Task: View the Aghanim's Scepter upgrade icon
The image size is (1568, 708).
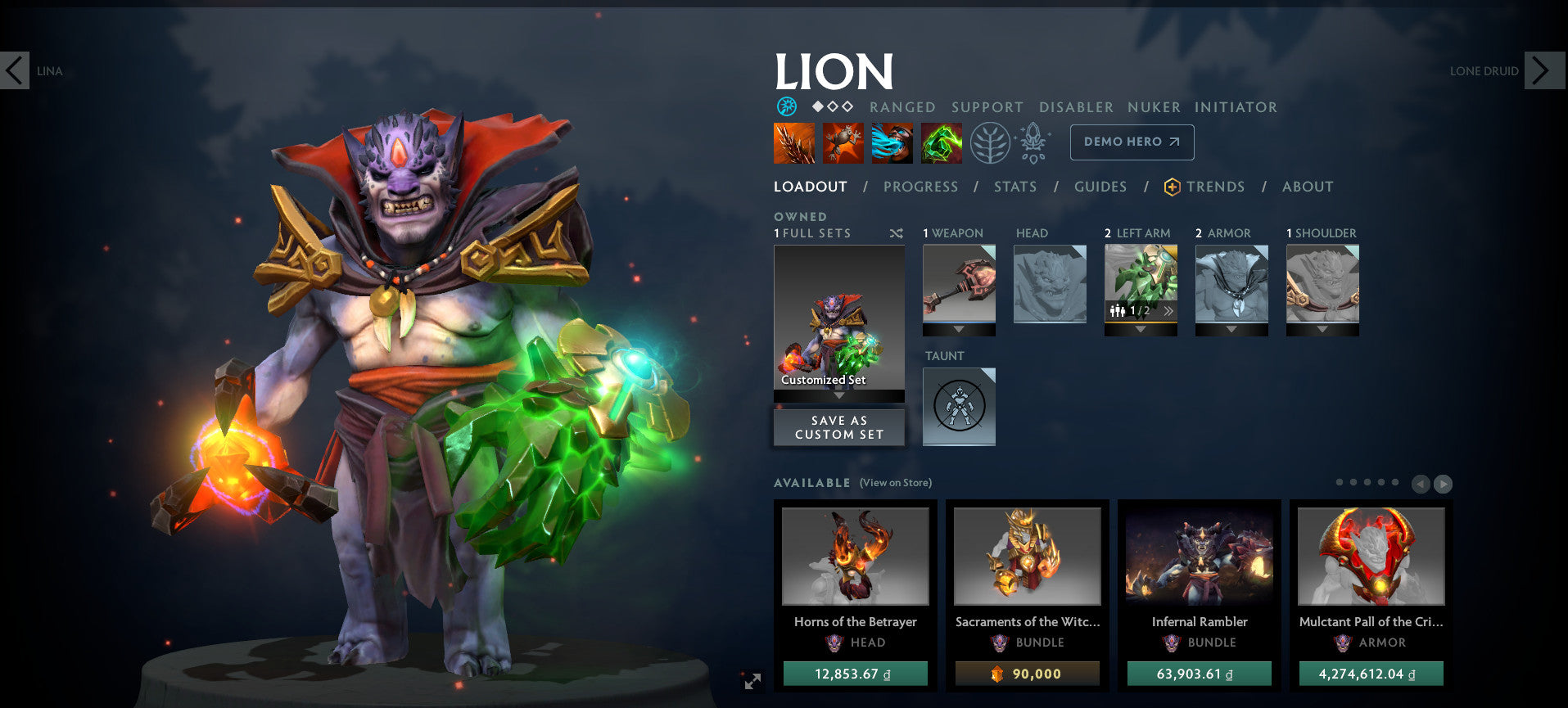Action: 1033,141
